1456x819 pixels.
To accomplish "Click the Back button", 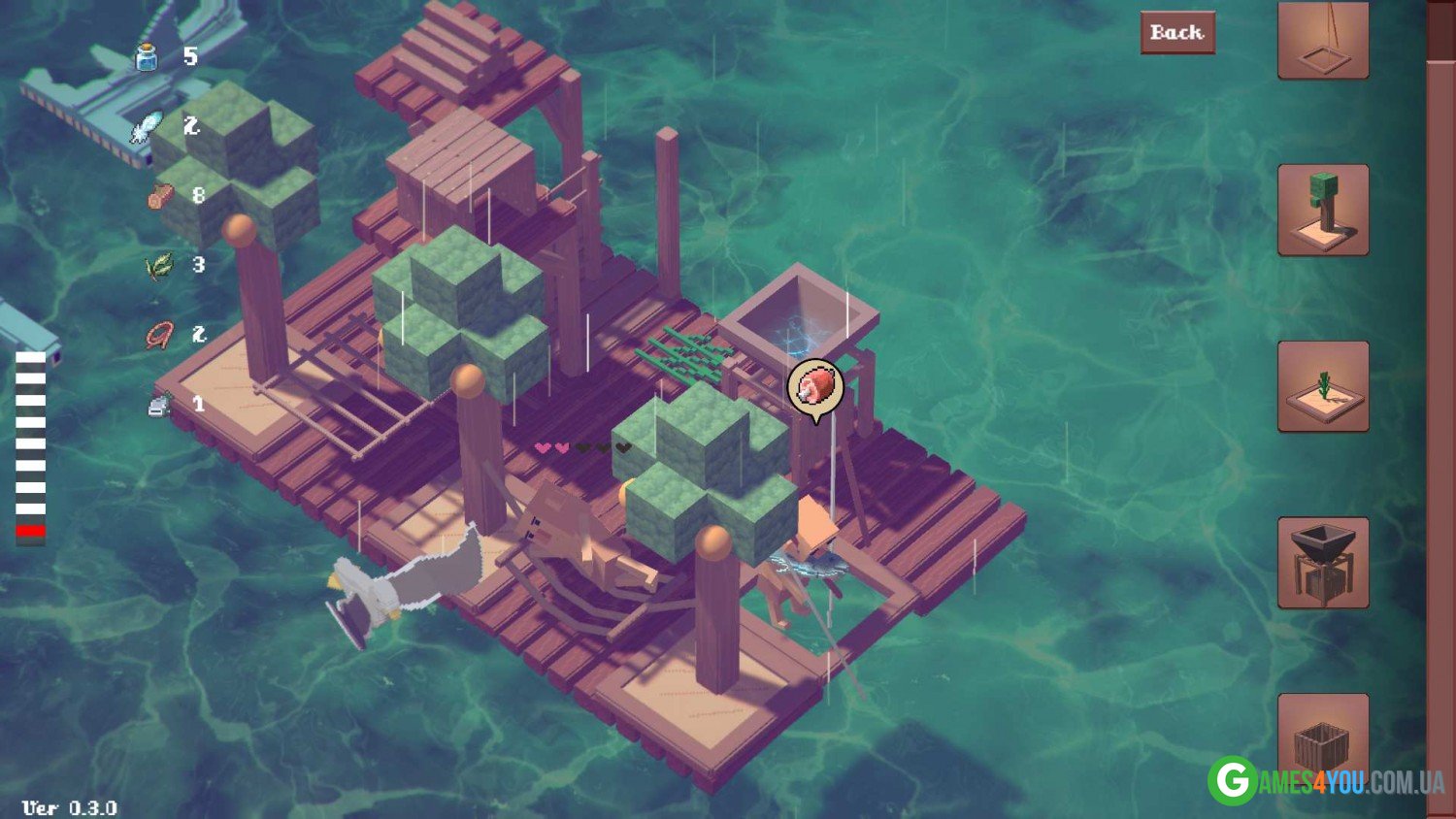I will coord(1176,33).
